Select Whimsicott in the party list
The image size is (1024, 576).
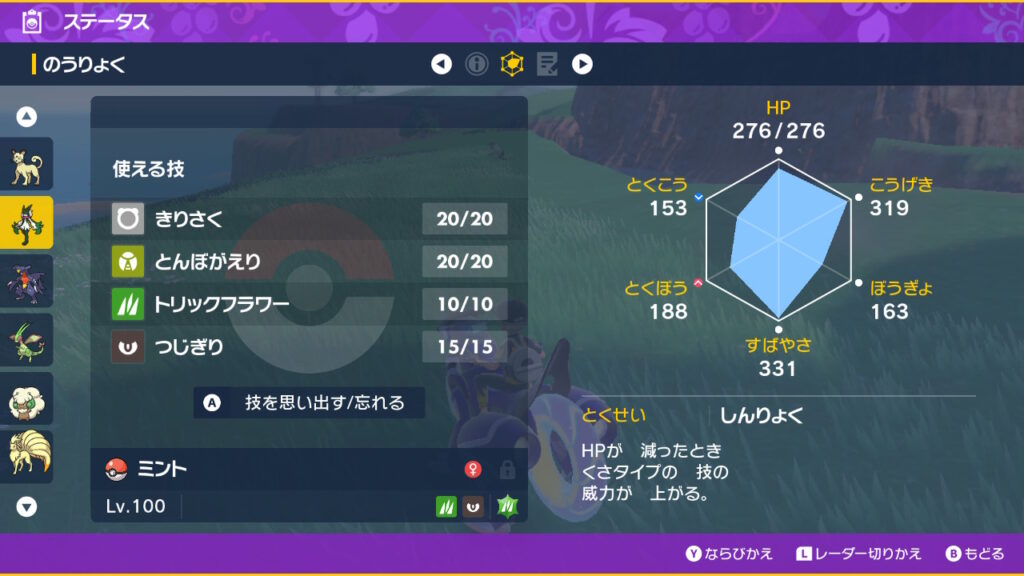pos(26,398)
